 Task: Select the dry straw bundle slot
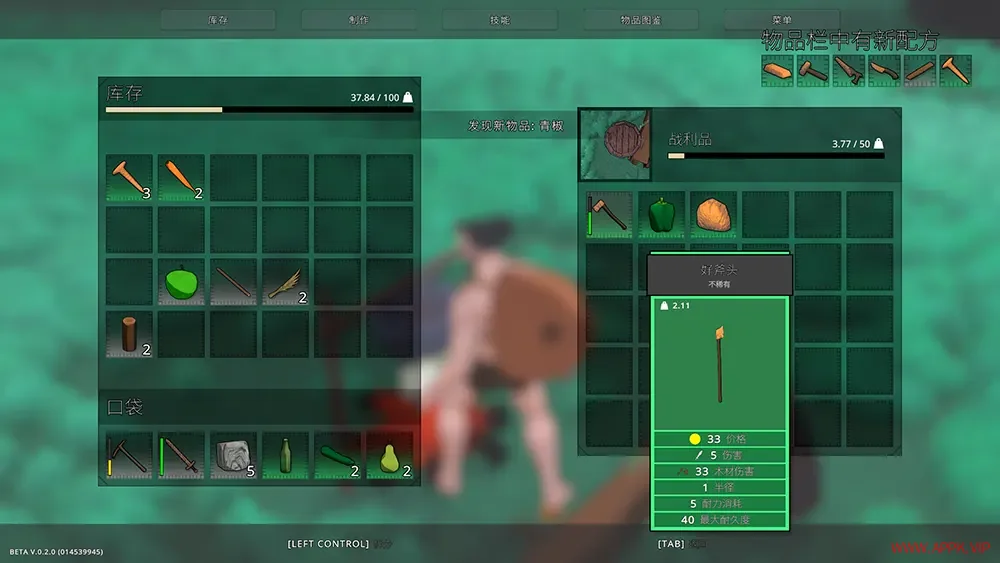click(x=285, y=282)
